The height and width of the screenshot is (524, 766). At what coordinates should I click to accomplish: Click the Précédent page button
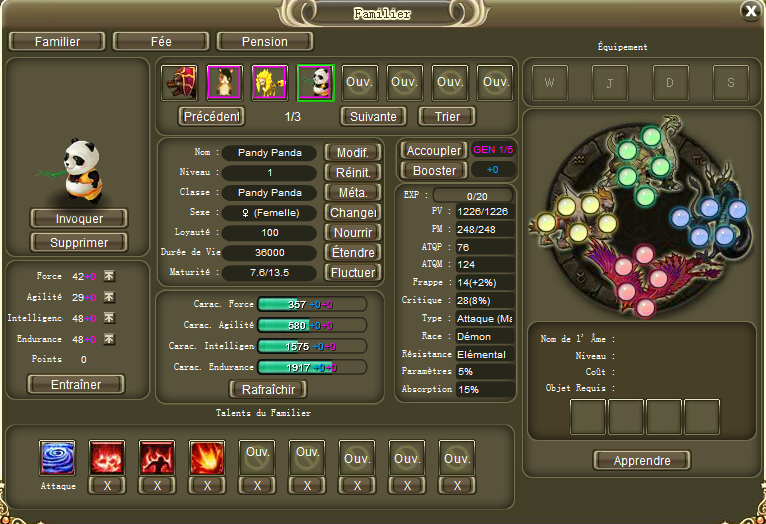(x=212, y=116)
